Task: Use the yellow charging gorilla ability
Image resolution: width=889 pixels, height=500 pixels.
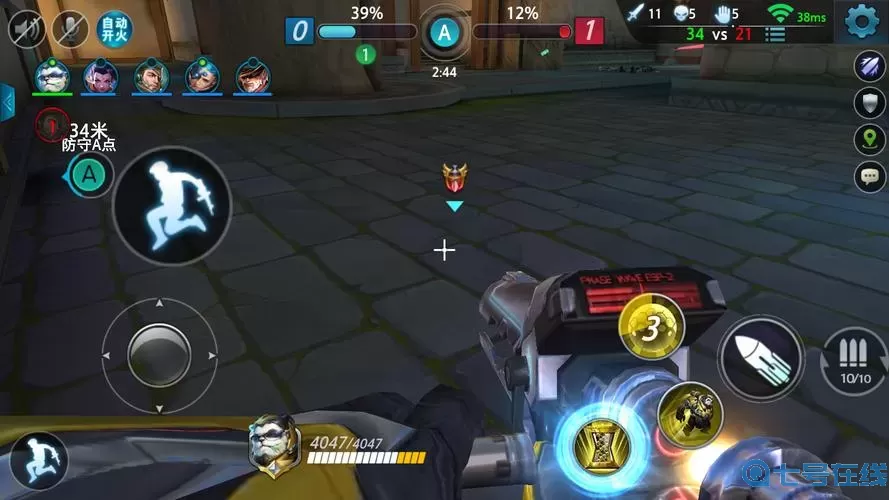Action: click(x=690, y=414)
